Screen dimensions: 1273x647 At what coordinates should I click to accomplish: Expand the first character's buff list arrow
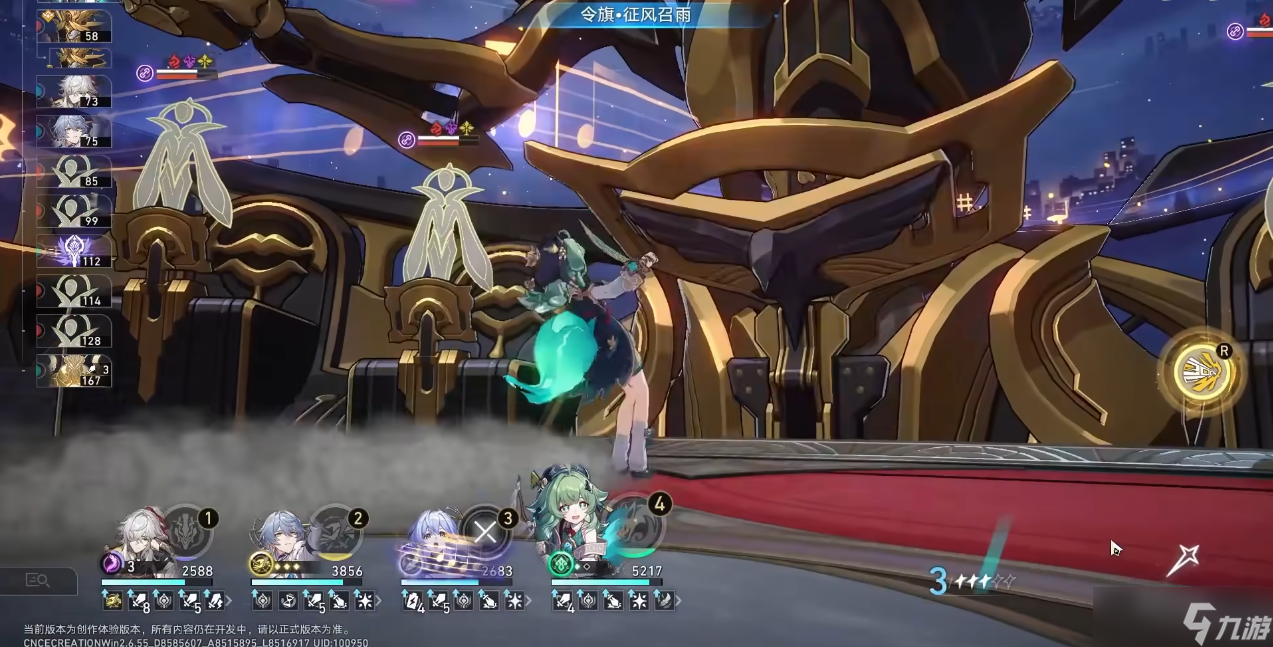coord(230,601)
